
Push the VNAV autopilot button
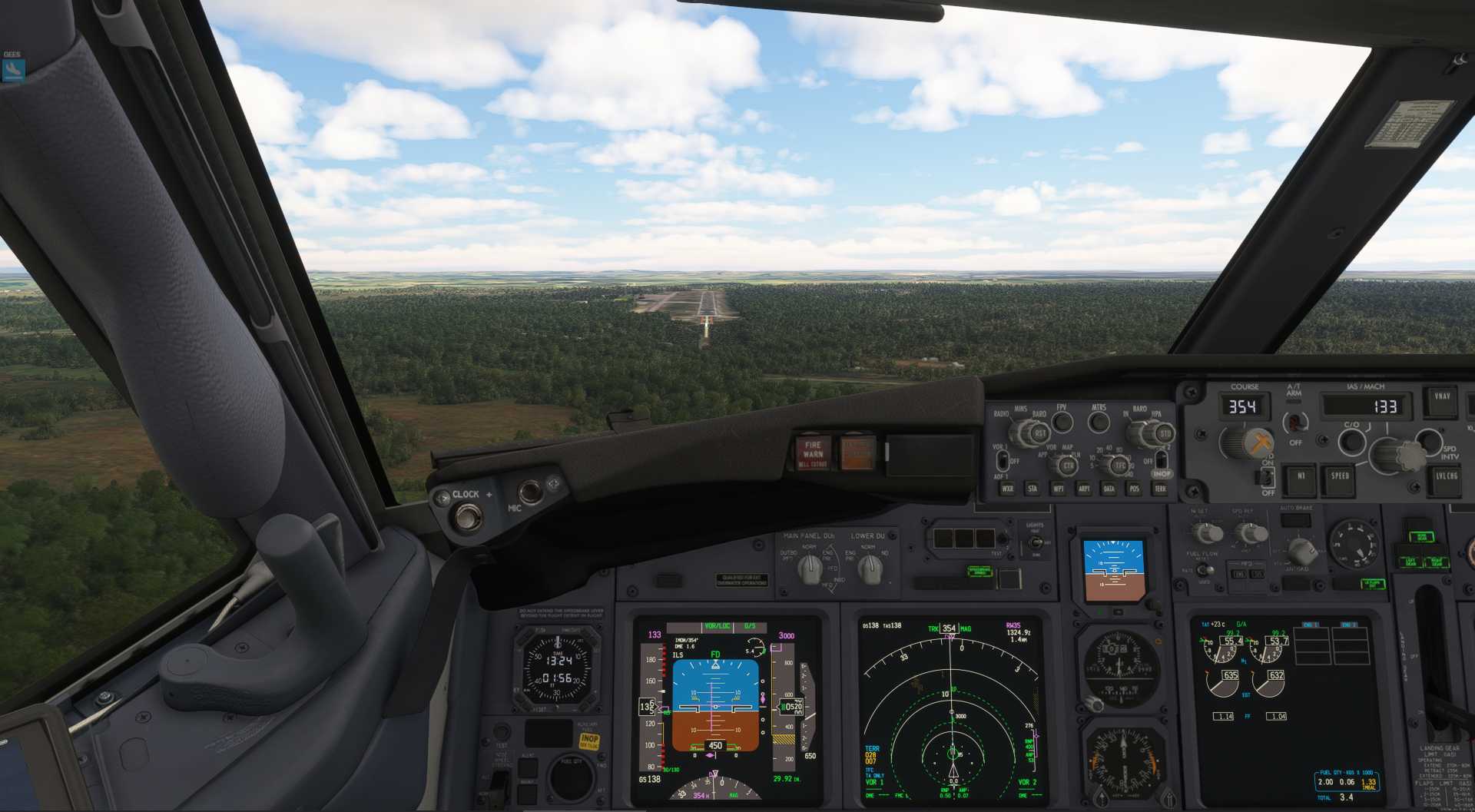coord(1442,401)
